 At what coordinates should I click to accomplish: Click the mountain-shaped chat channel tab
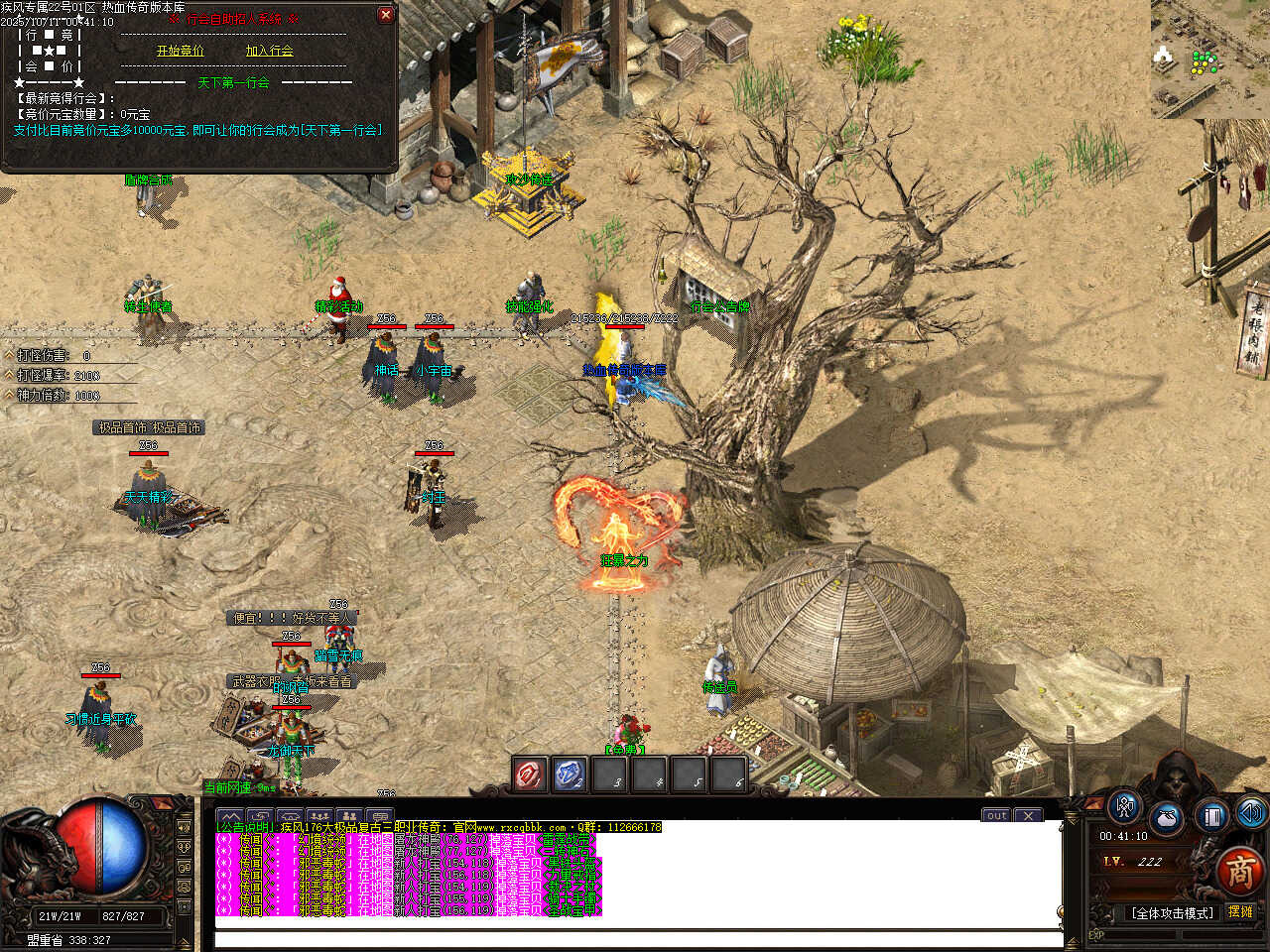(230, 817)
